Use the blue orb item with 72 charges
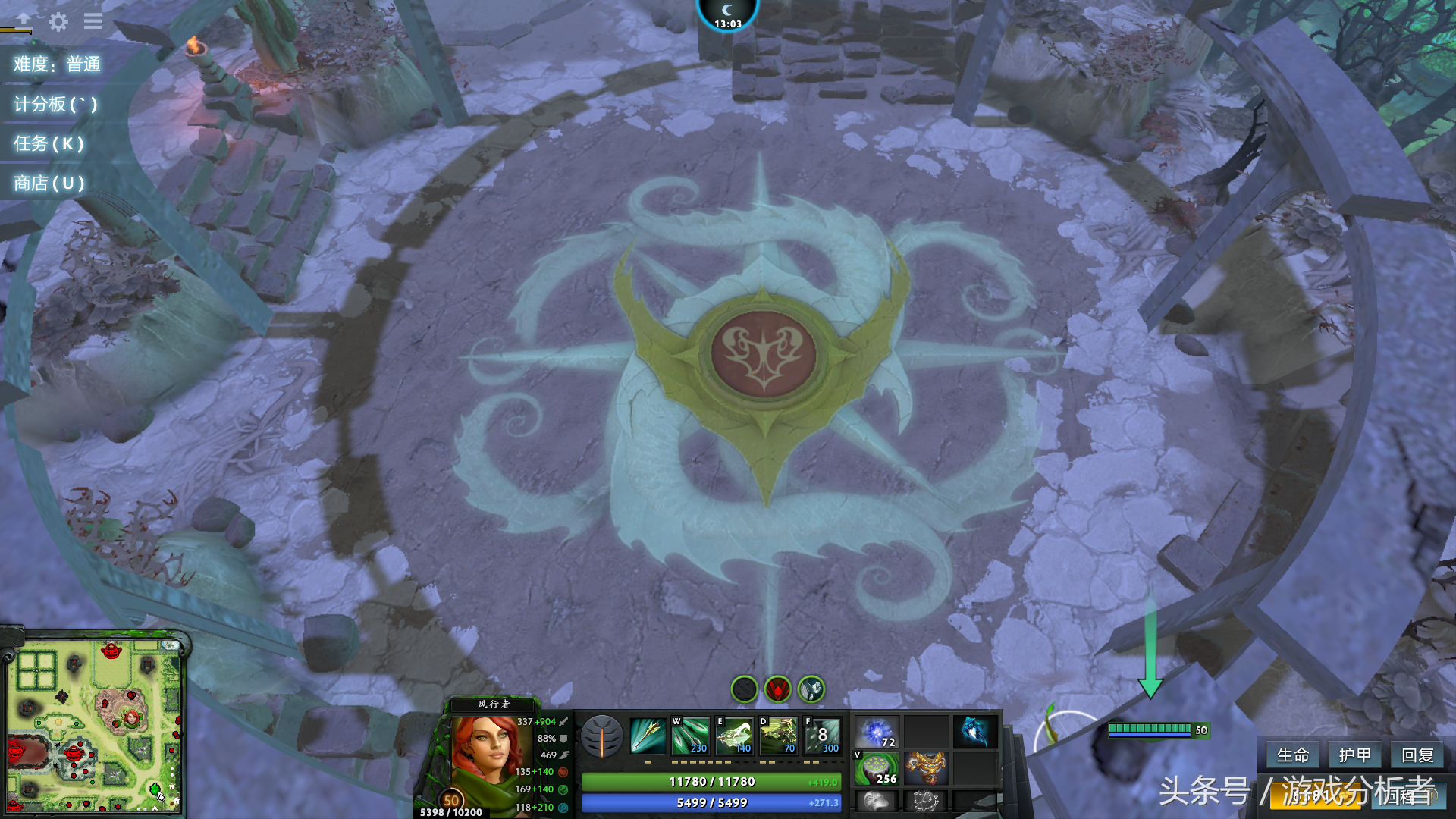The width and height of the screenshot is (1456, 819). pos(877,733)
